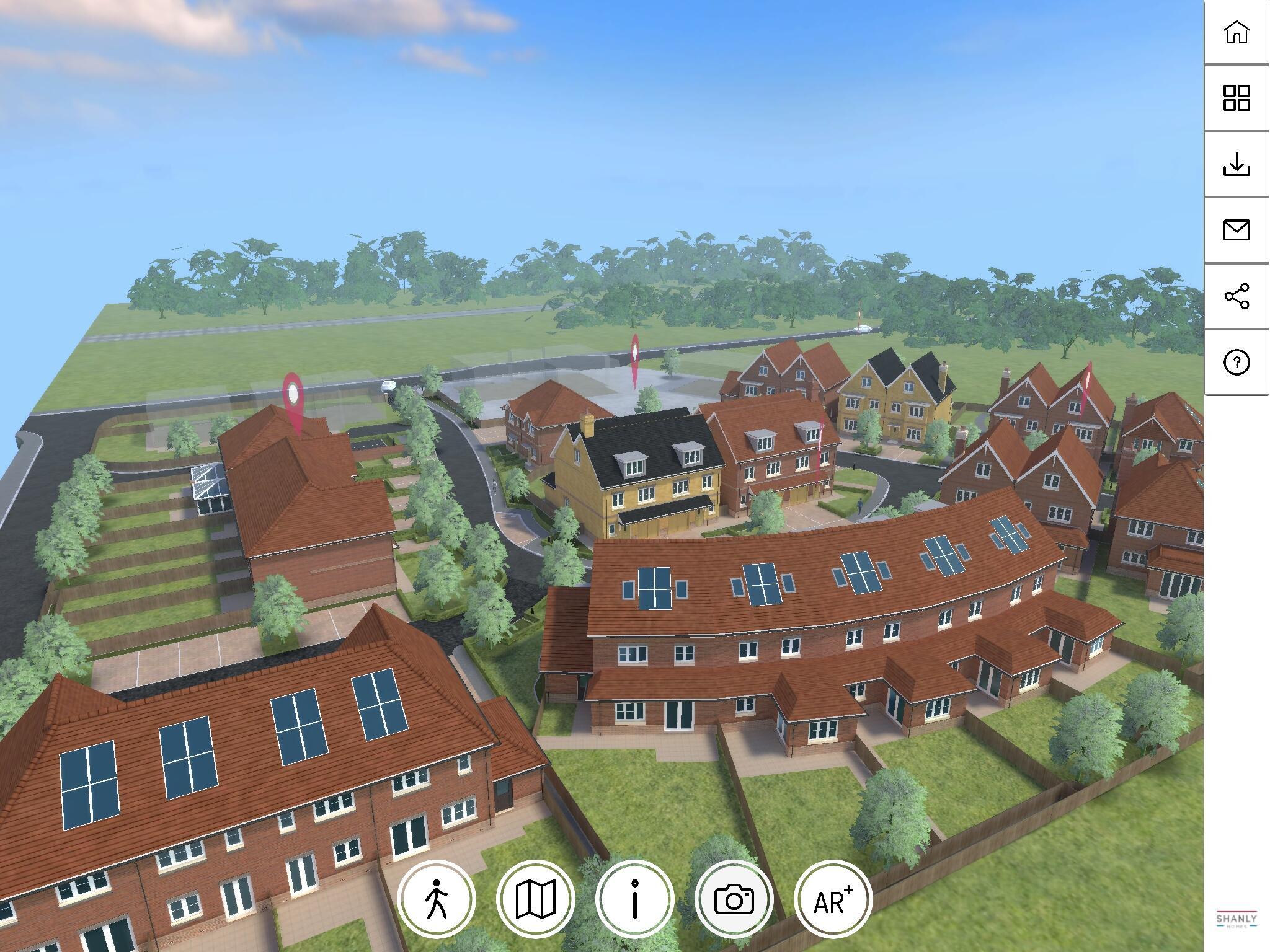Show the help question mark
This screenshot has height=952, width=1270.
pos(1237,362)
